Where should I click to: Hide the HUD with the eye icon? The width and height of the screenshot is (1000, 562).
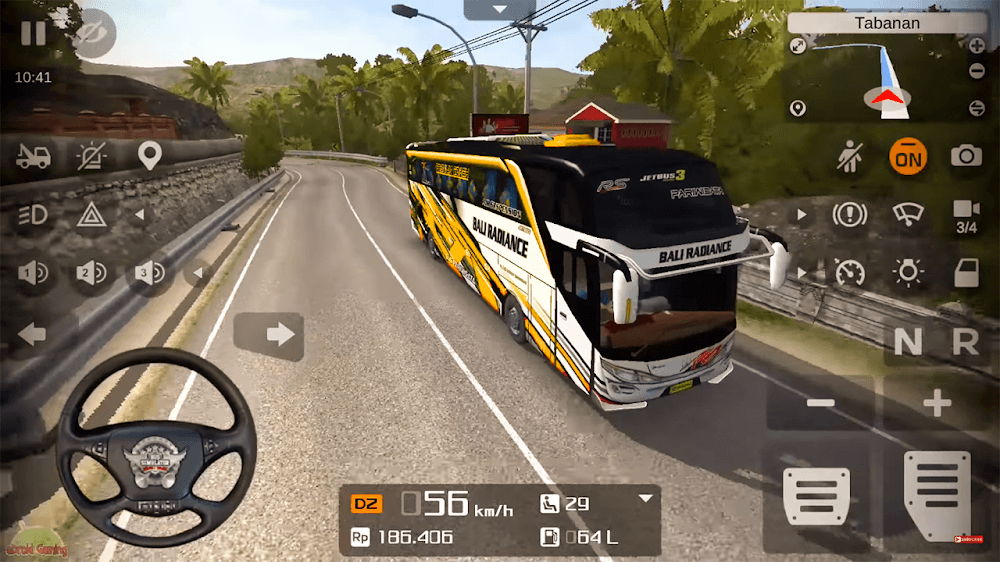coord(94,33)
